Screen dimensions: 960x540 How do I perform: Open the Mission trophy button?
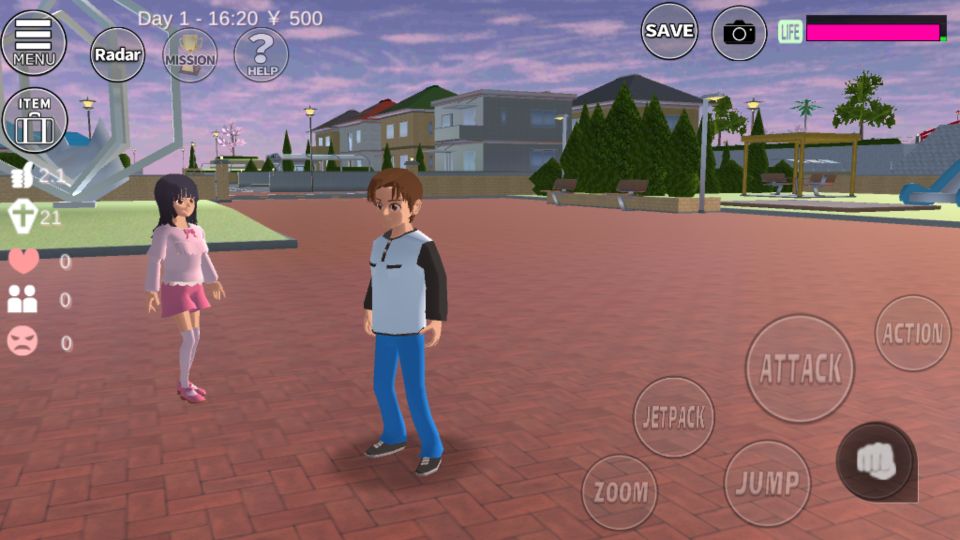tap(189, 55)
